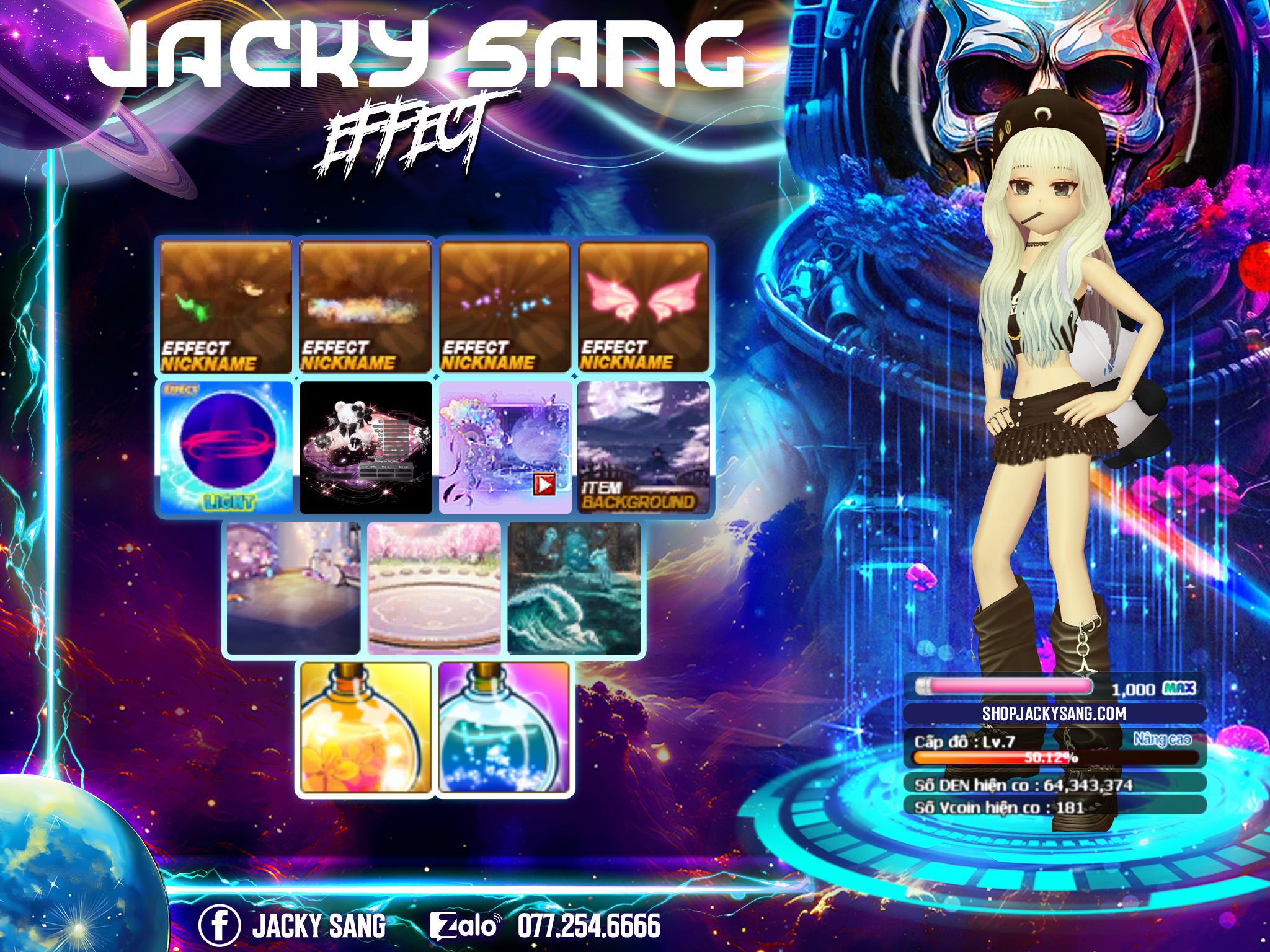Choose the purple room background tile

(293, 588)
